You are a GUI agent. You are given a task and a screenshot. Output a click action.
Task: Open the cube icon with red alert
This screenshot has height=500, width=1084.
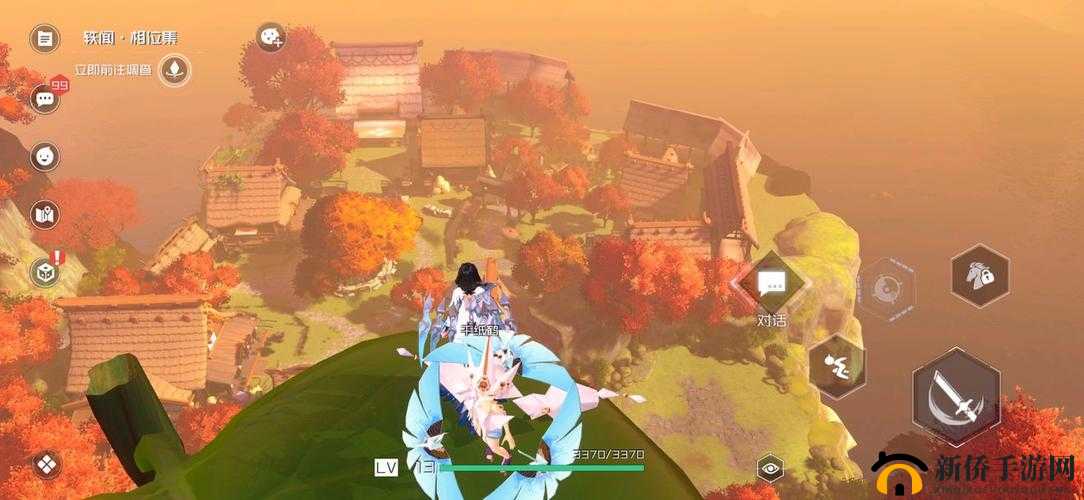tap(44, 272)
